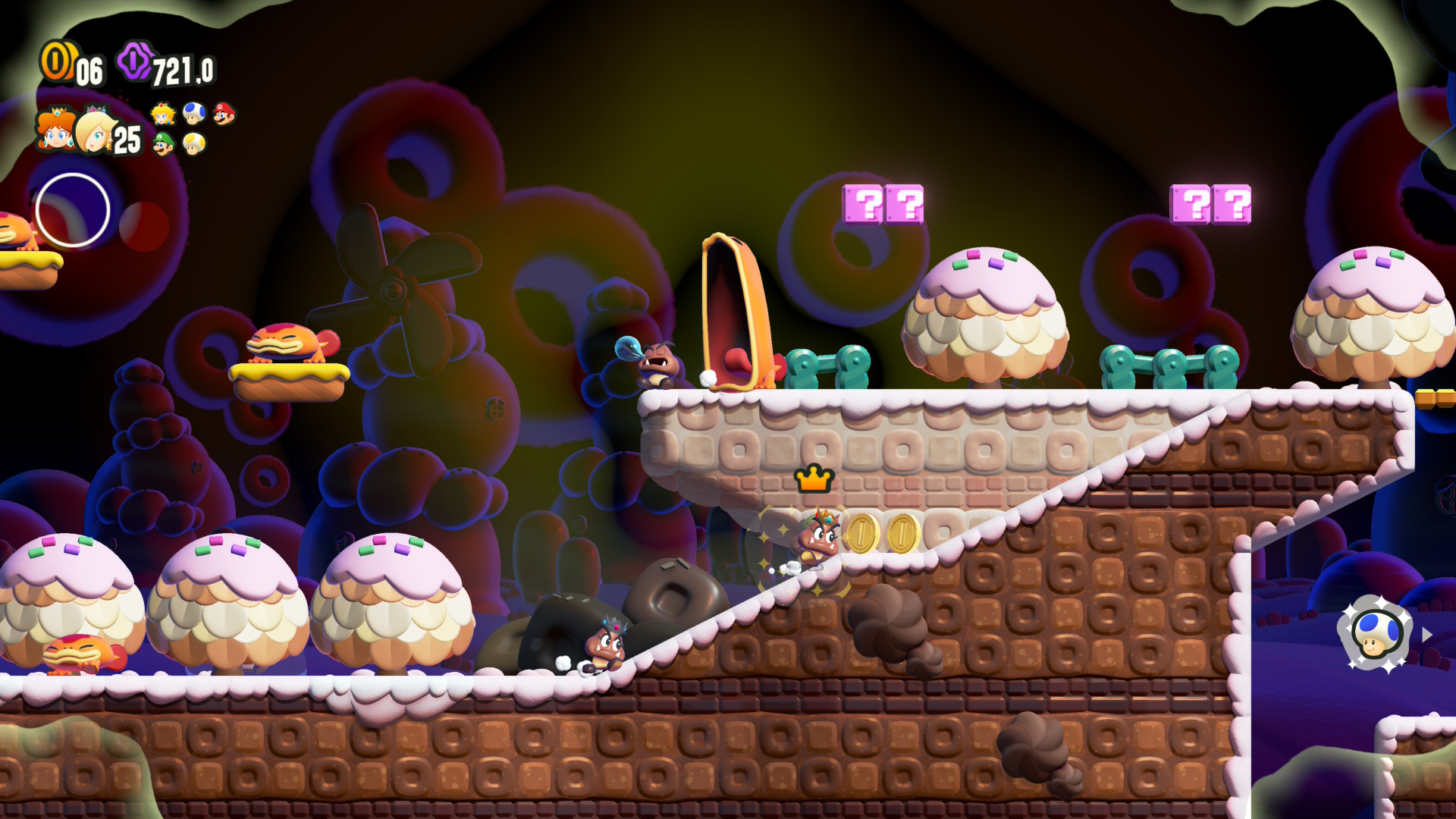Click the orange crown leader marker

[x=814, y=479]
